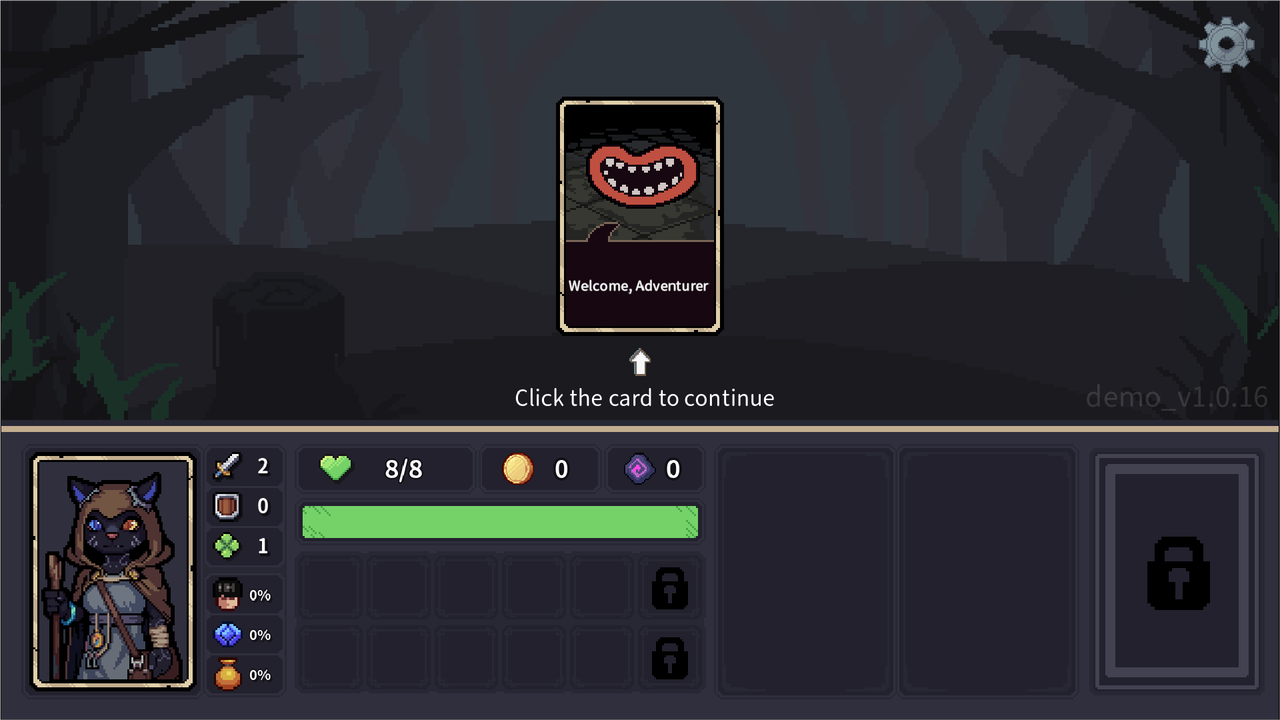Click the sword attack stat icon
This screenshot has width=1280, height=720.
coord(227,465)
